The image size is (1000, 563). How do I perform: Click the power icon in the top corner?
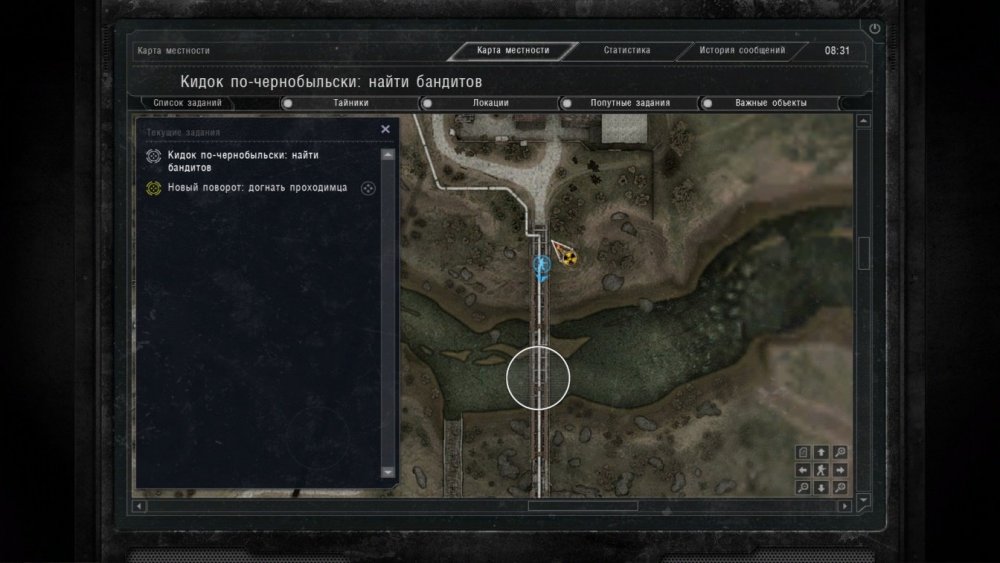[x=875, y=29]
